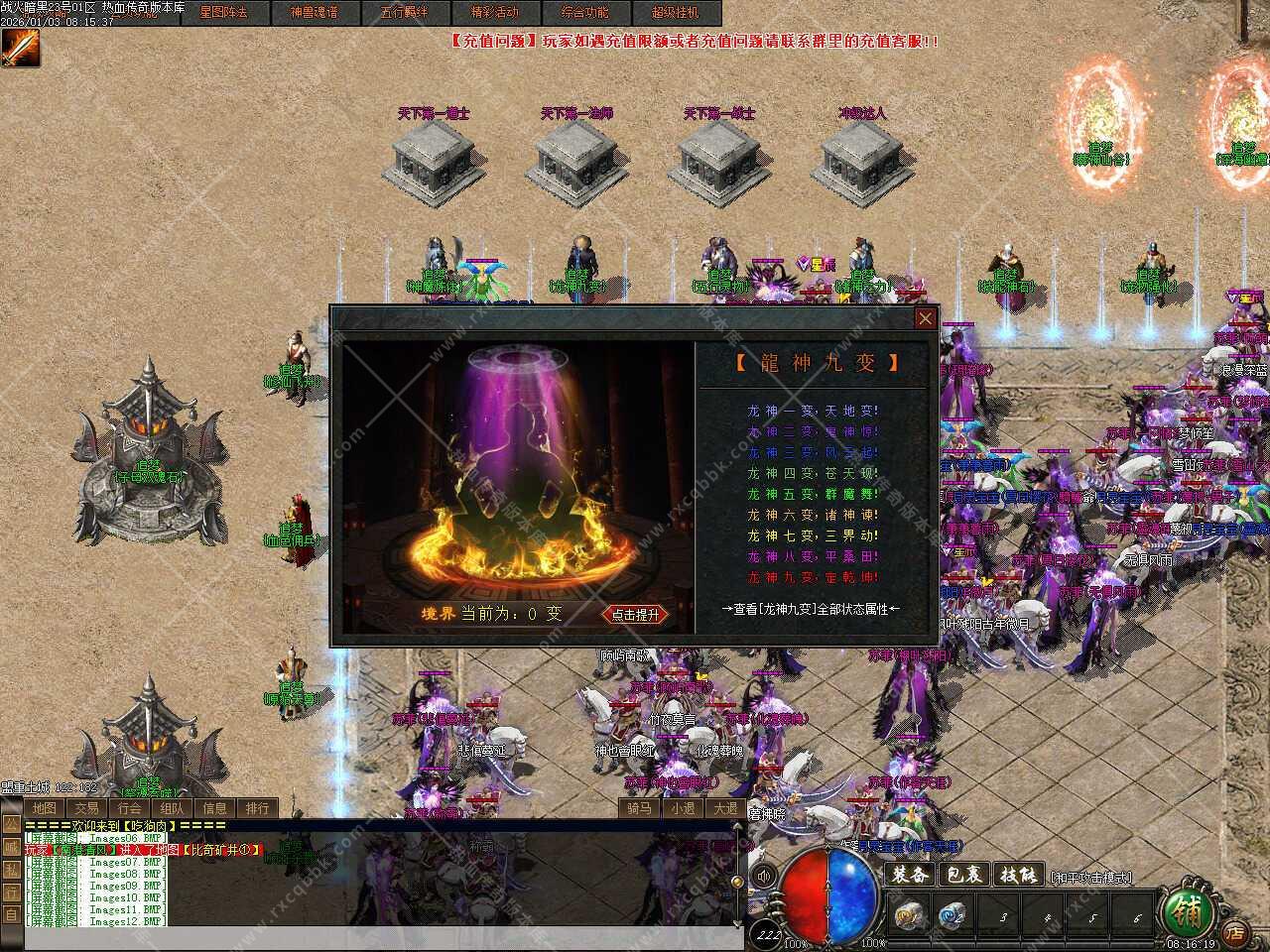Click the 点击提升 upgrade button
This screenshot has height=952, width=1270.
635,615
